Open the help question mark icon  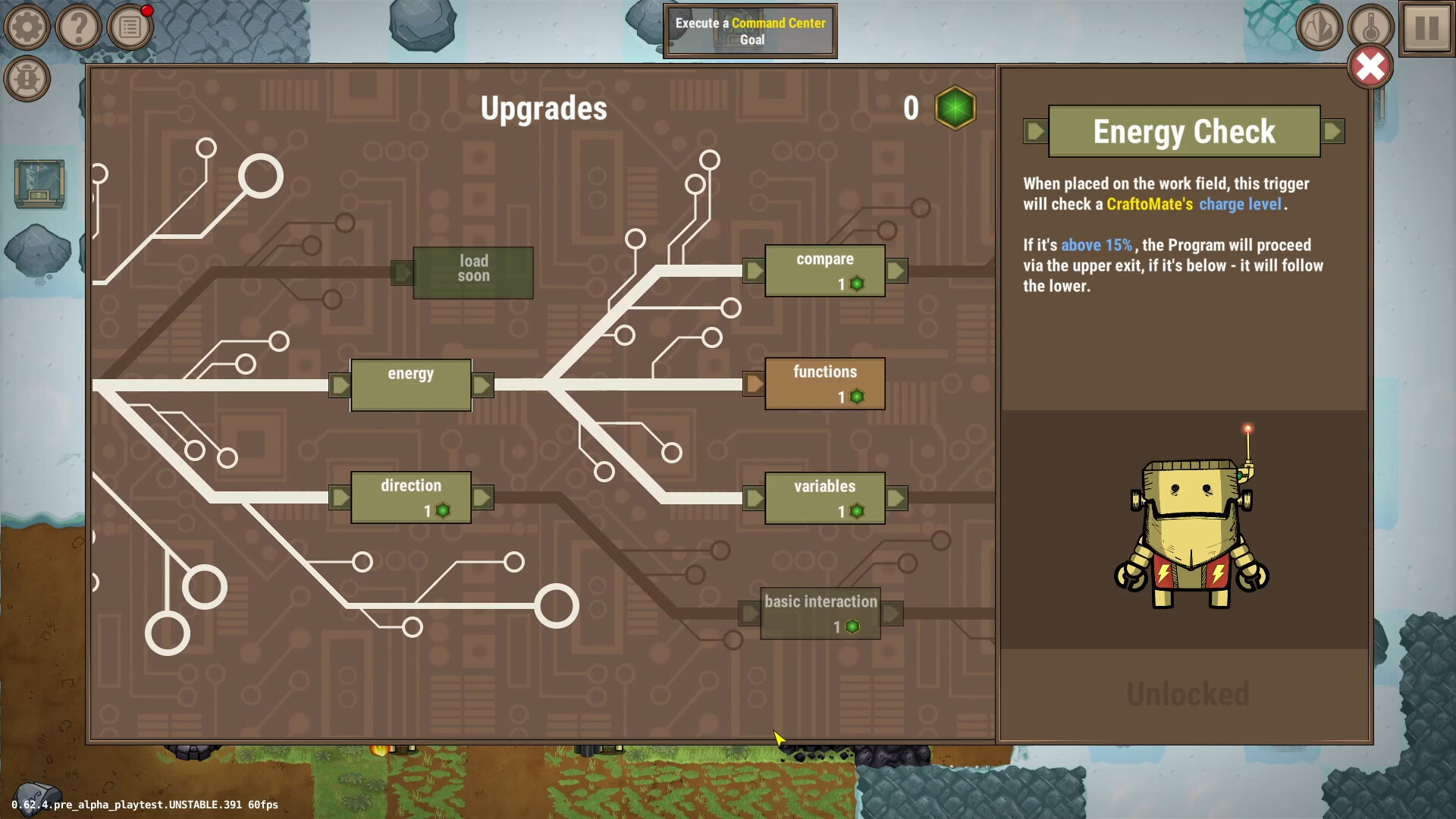(x=79, y=27)
